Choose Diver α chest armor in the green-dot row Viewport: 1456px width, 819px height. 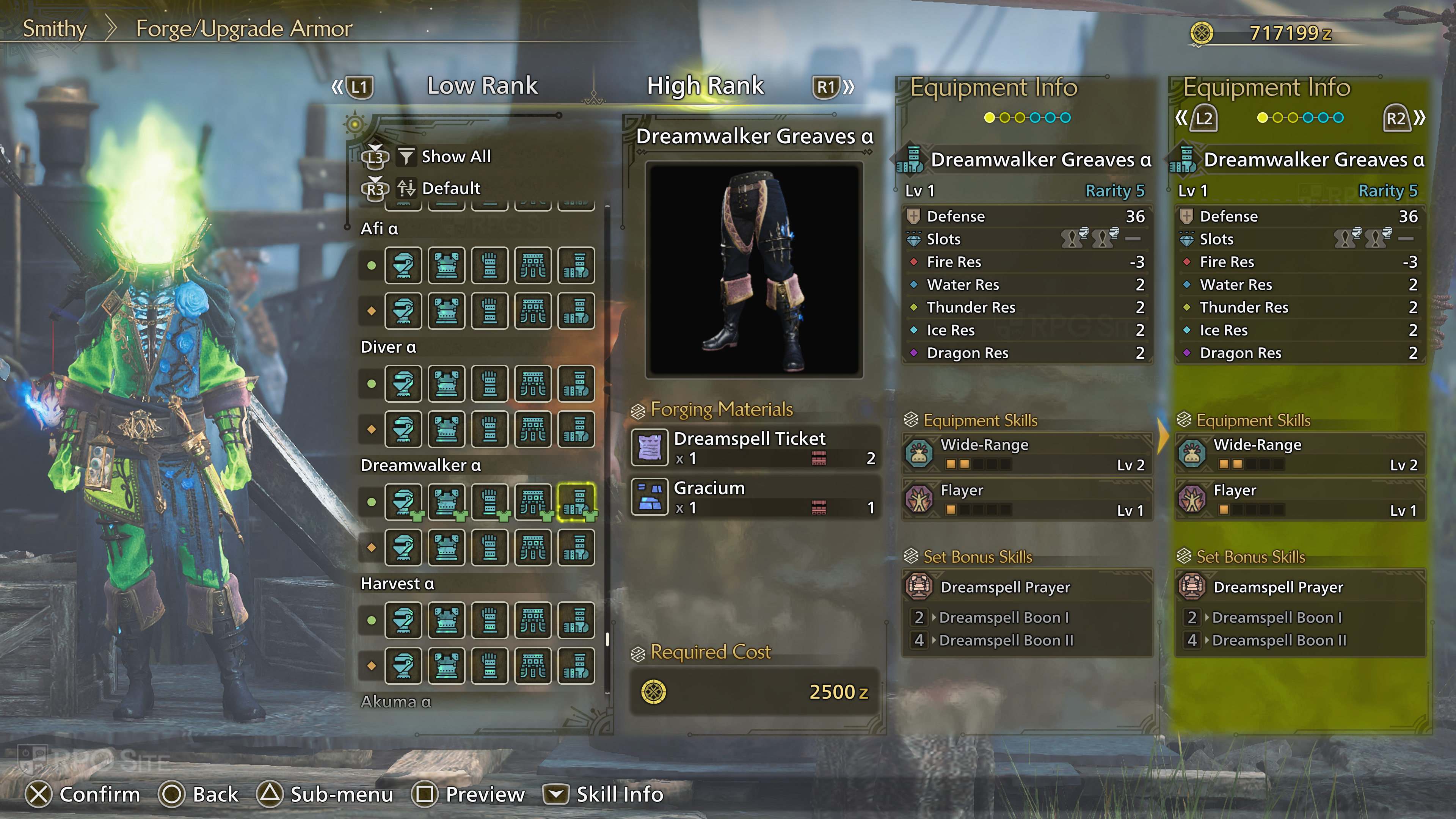pos(447,384)
